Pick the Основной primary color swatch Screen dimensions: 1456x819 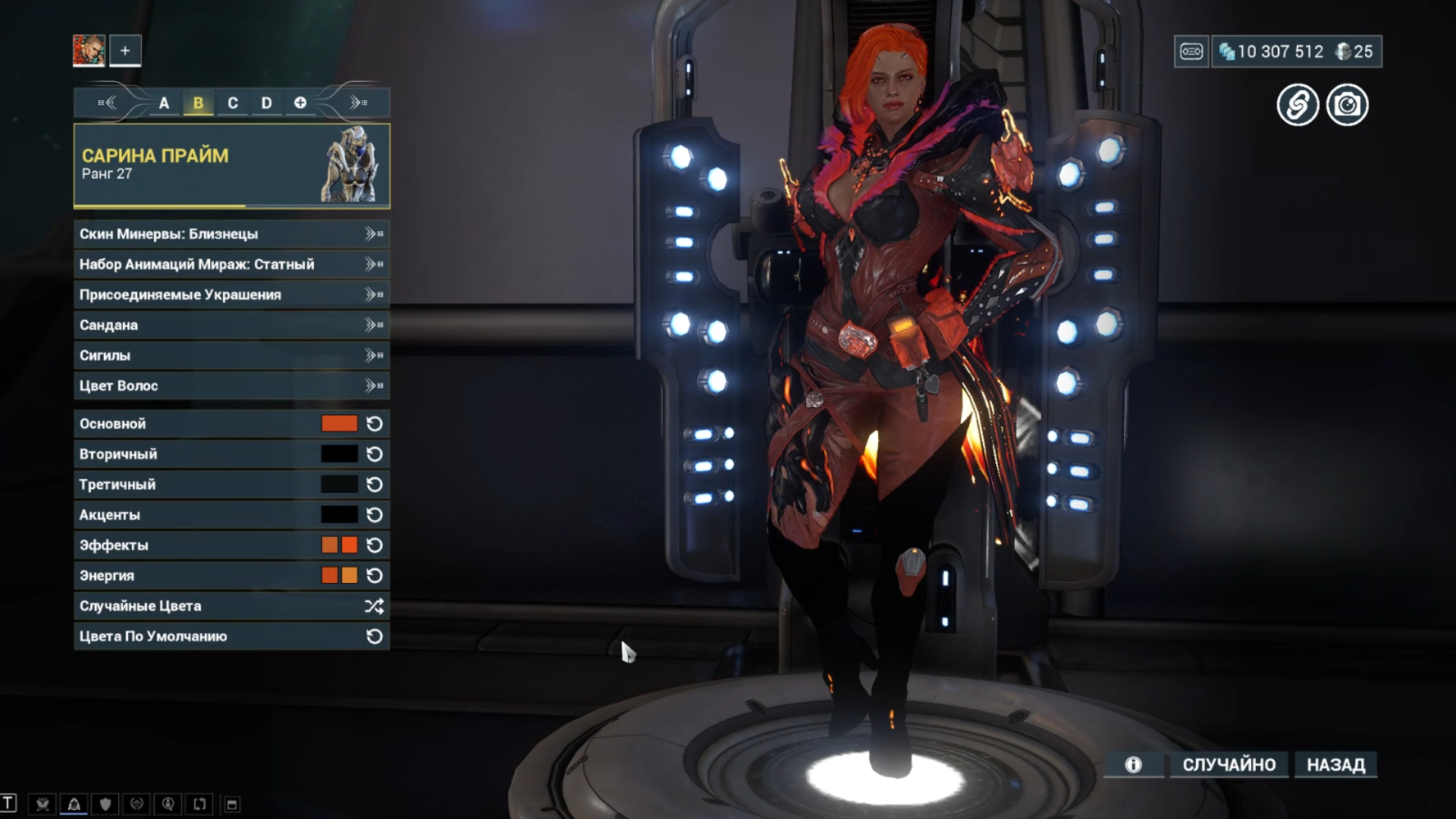pyautogui.click(x=339, y=424)
